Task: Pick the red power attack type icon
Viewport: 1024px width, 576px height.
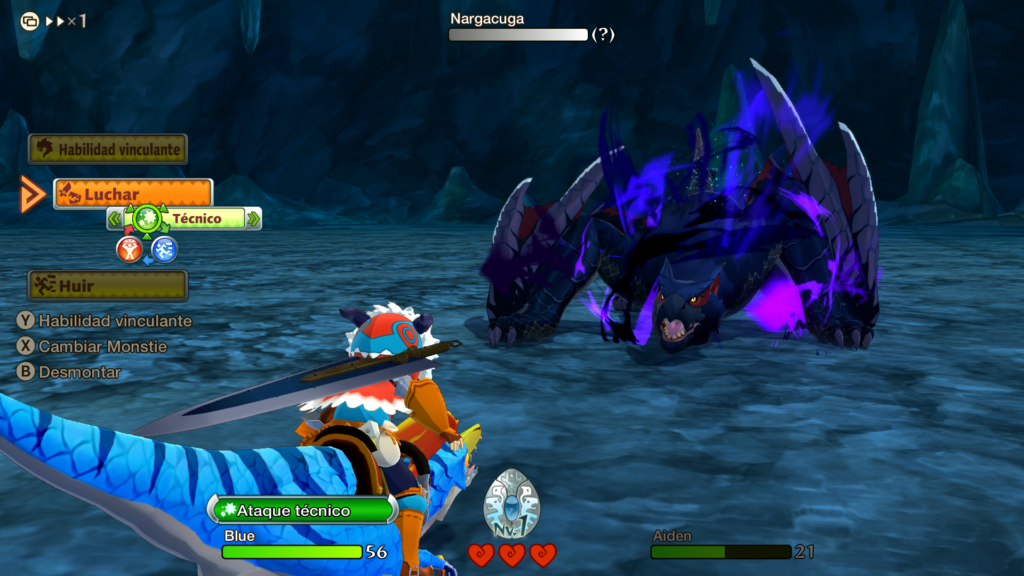Action: coord(129,250)
